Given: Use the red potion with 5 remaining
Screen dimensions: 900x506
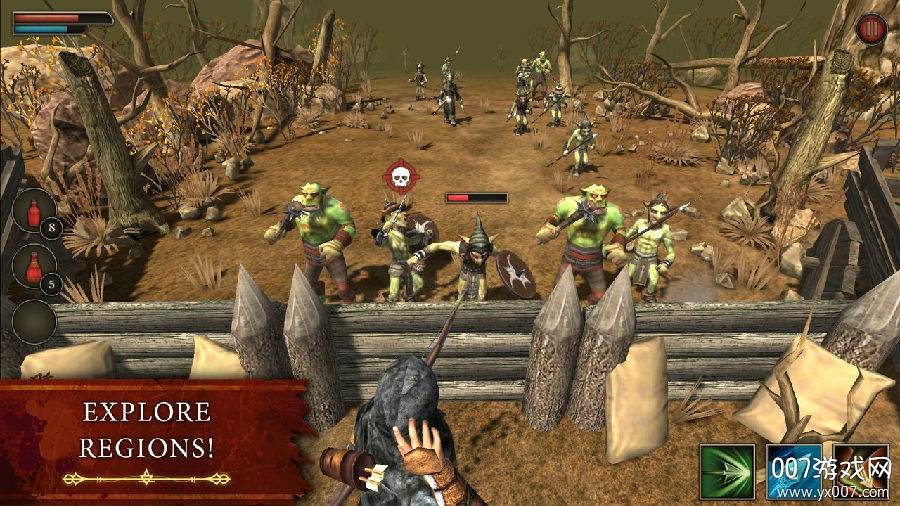Looking at the screenshot, I should click(x=34, y=268).
